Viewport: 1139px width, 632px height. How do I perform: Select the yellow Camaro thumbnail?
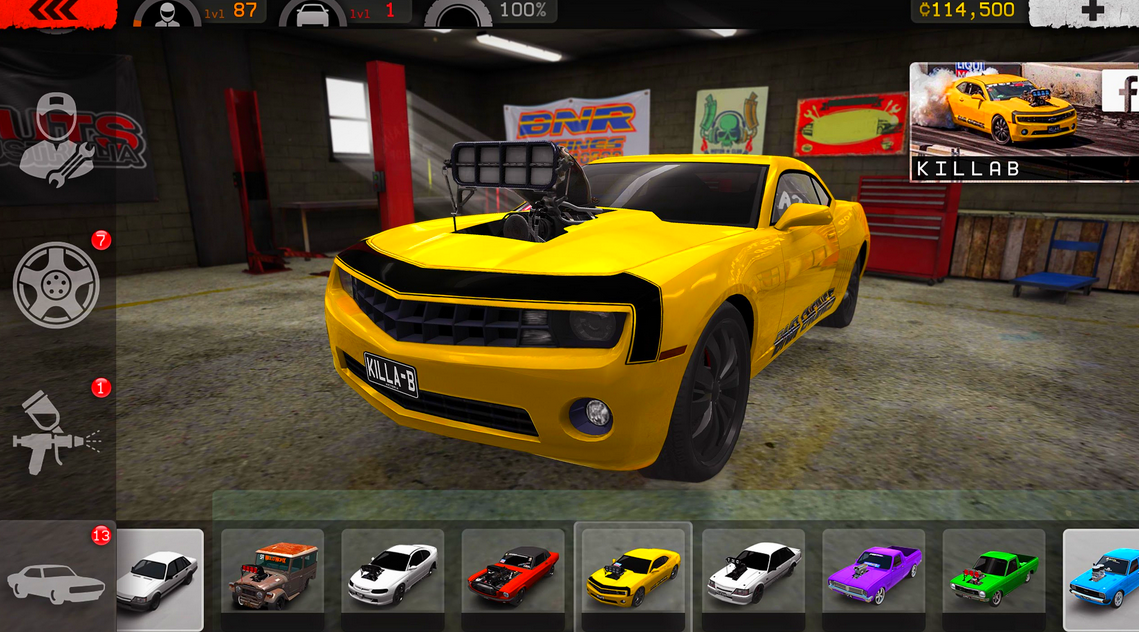tap(633, 575)
